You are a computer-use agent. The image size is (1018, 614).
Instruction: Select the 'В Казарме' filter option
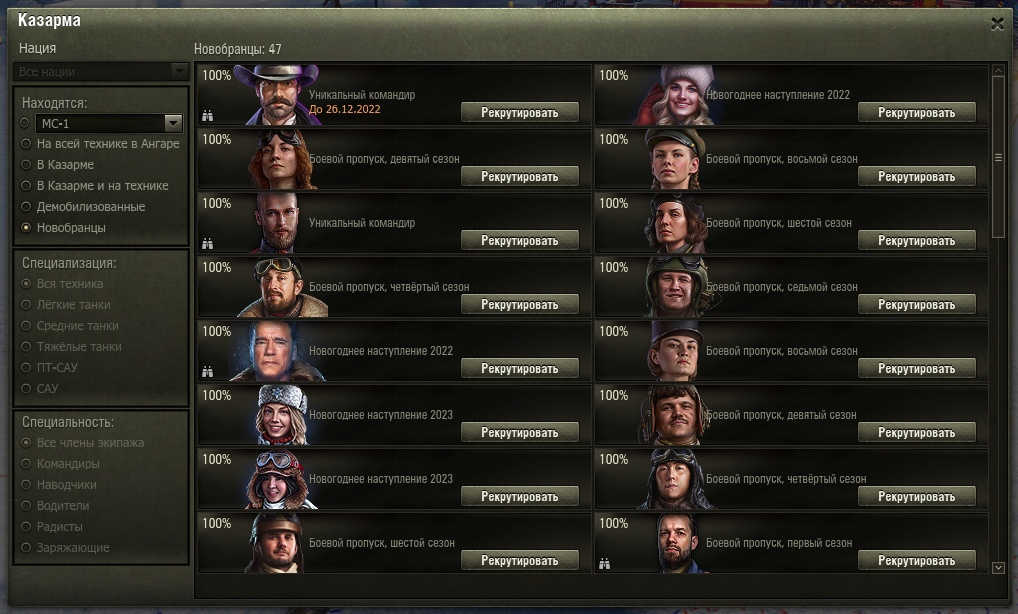click(x=25, y=165)
